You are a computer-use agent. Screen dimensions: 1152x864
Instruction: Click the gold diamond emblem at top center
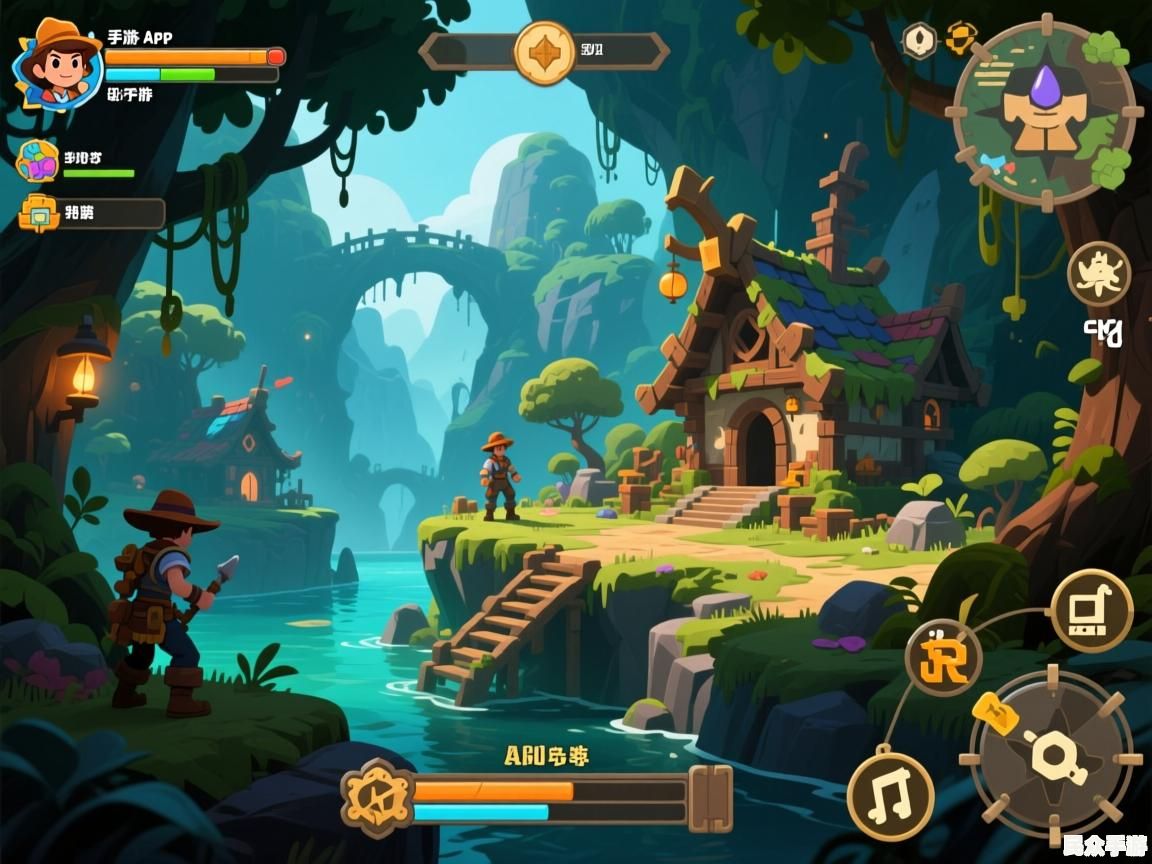click(545, 52)
